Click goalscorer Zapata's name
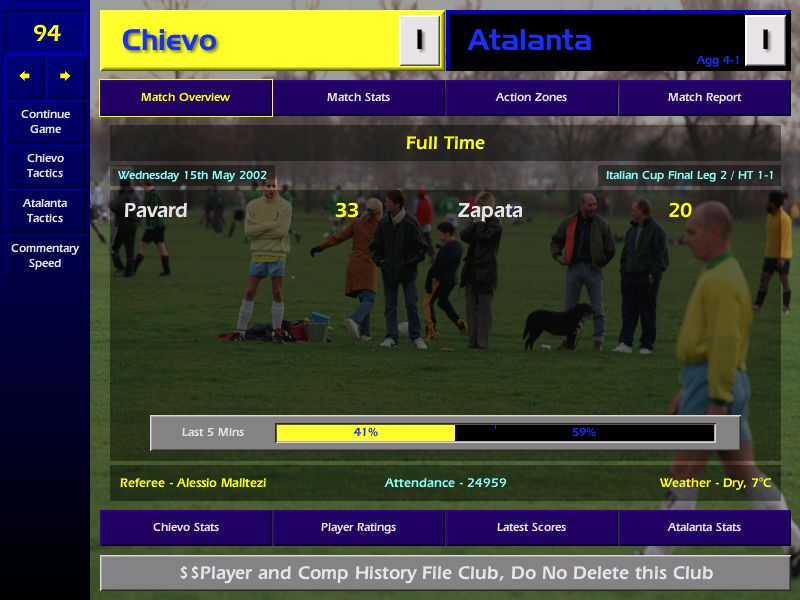 (490, 210)
